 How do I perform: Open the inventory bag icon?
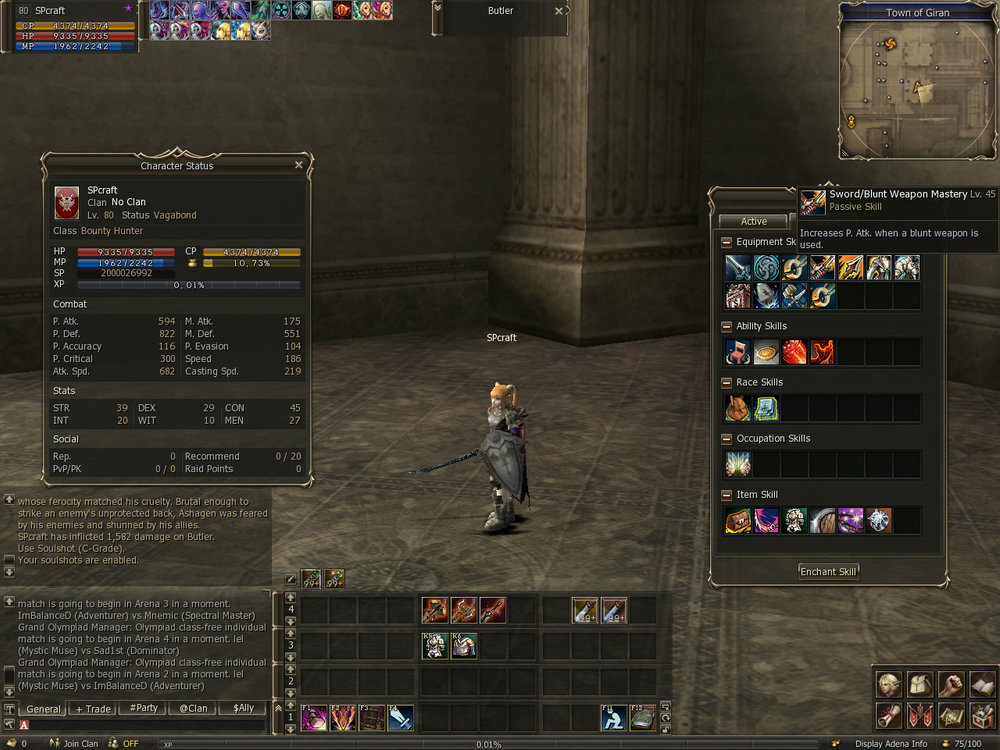click(x=918, y=684)
